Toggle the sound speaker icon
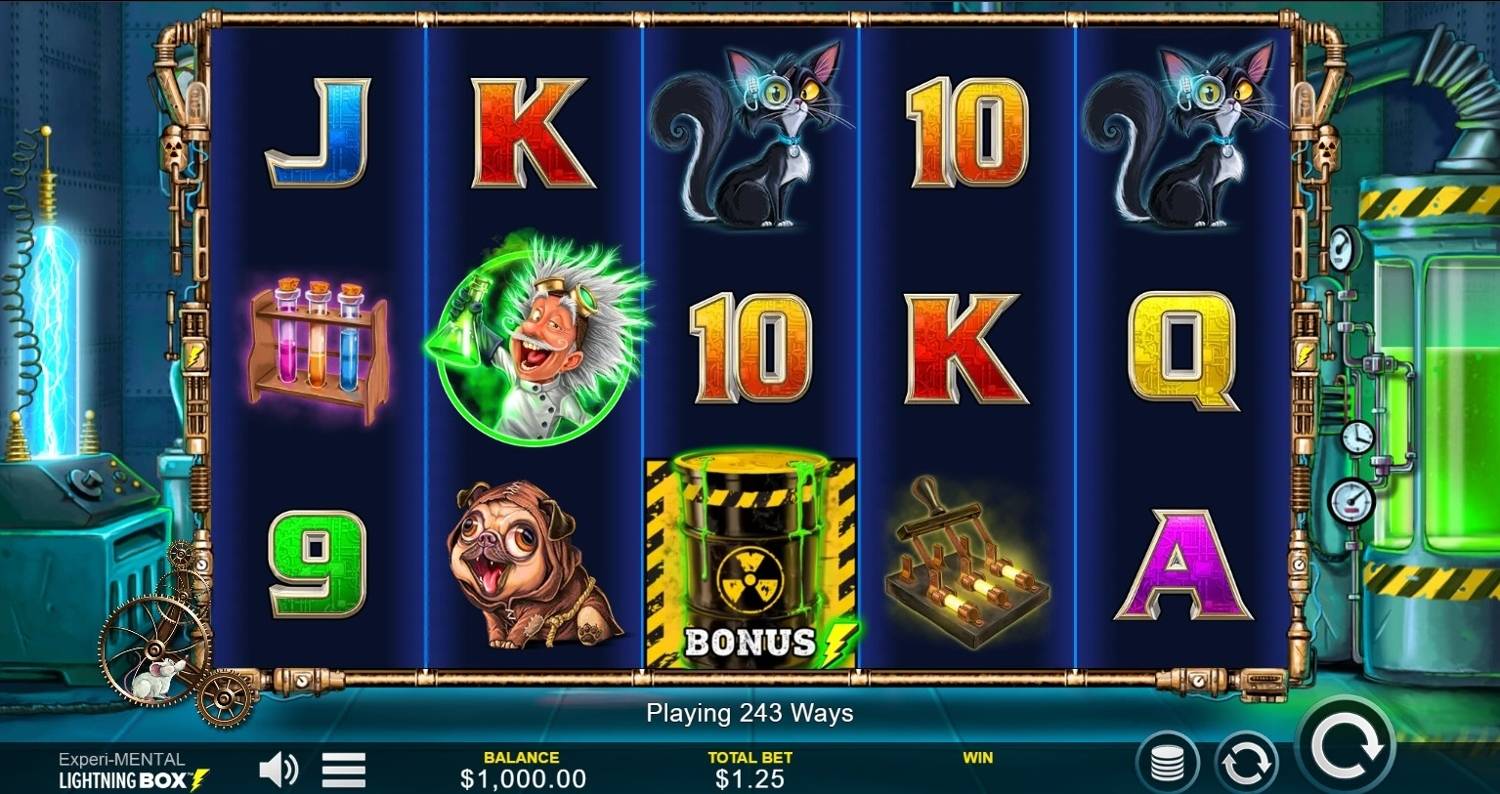 278,769
